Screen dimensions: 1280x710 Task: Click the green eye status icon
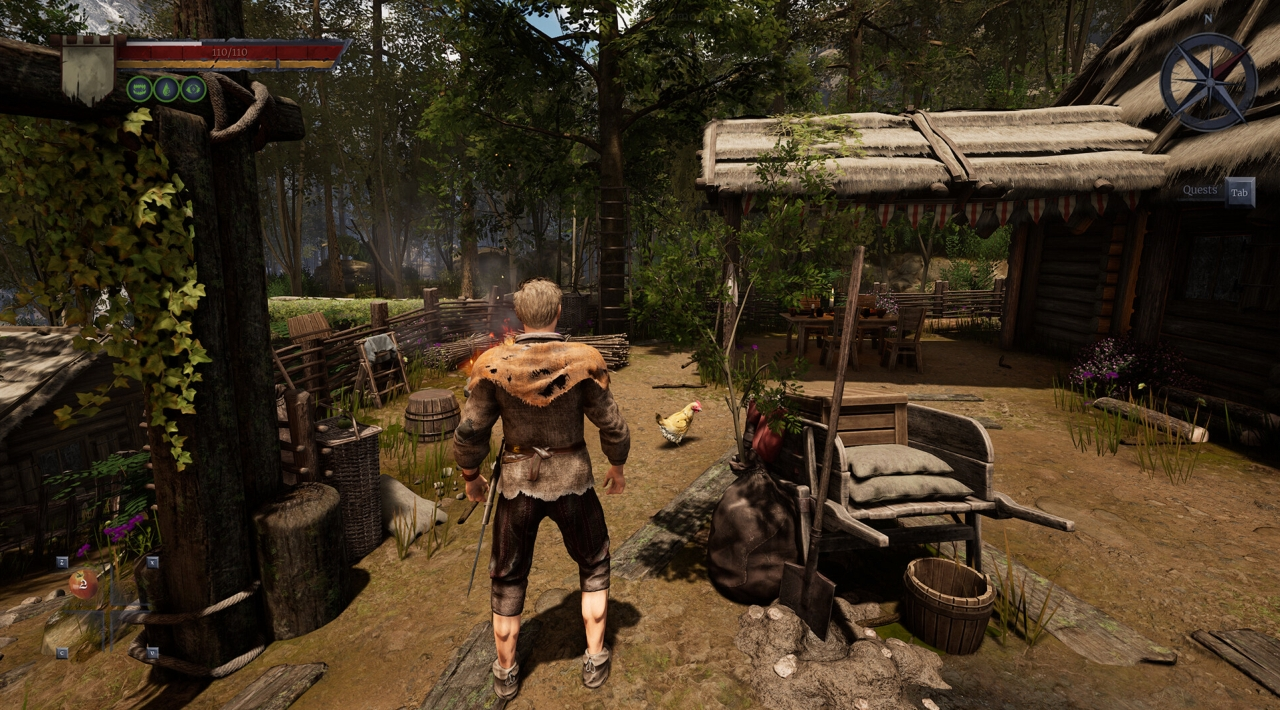point(193,89)
